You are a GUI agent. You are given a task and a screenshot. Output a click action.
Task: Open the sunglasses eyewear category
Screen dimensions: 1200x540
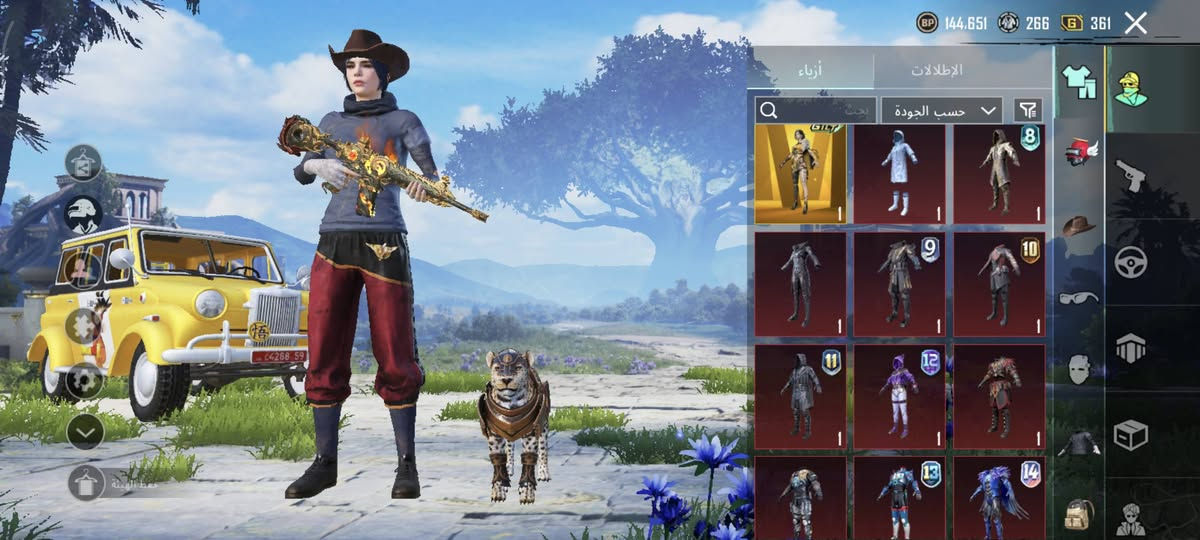[x=1078, y=297]
